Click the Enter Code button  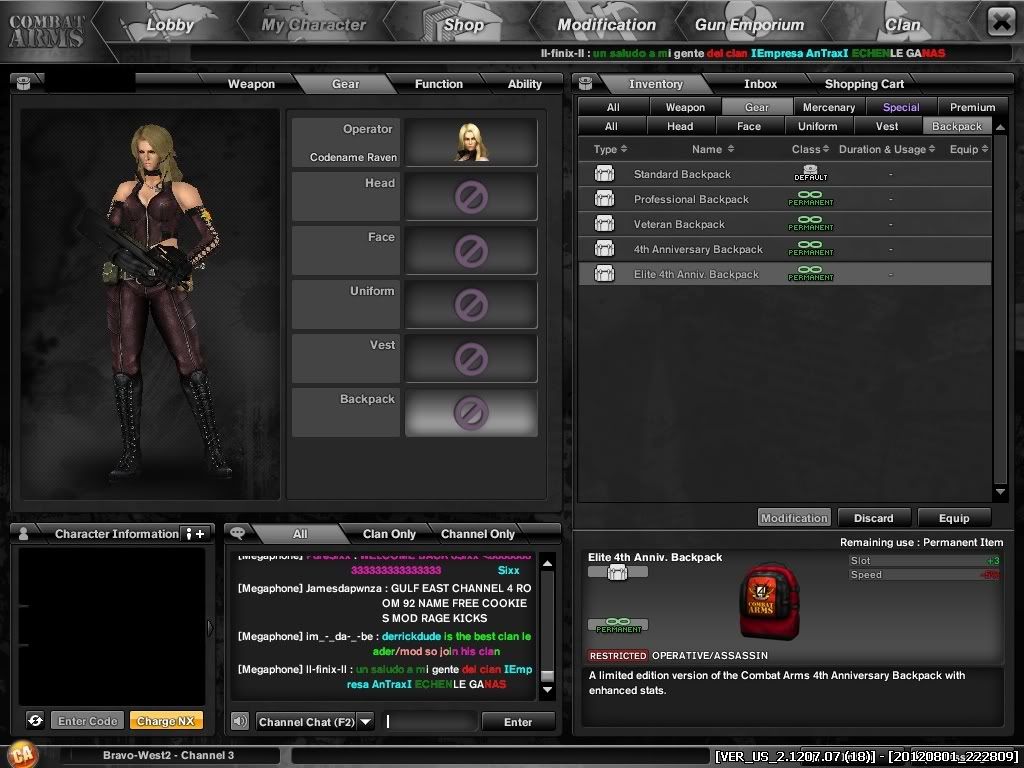pyautogui.click(x=88, y=721)
